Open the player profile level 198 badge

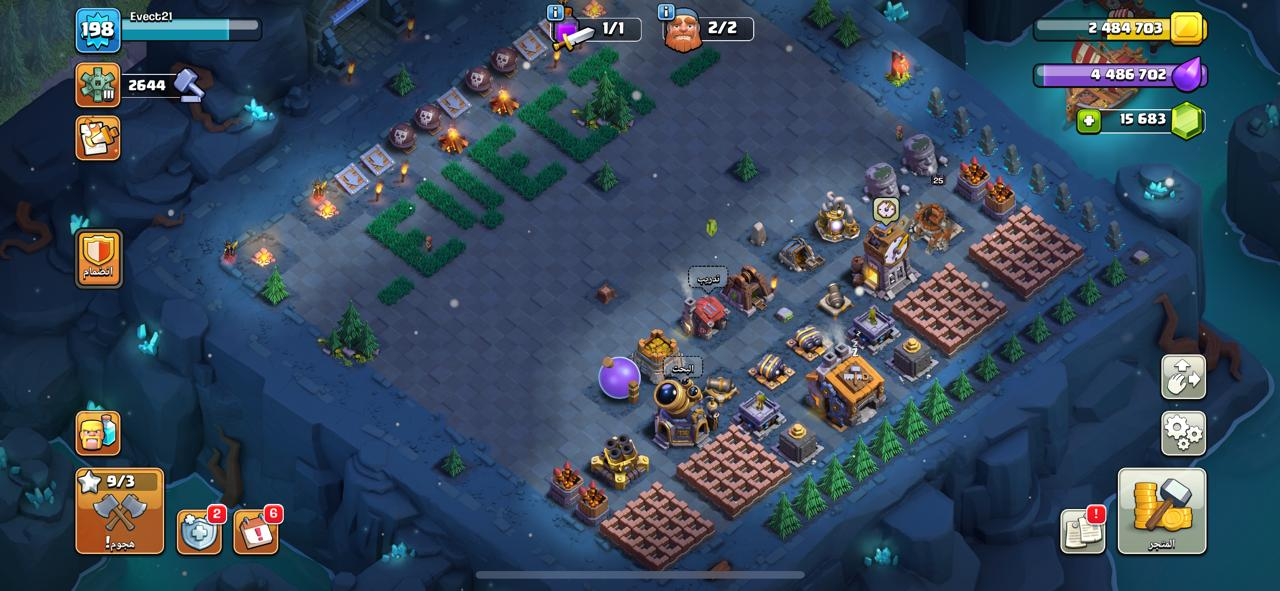tap(98, 30)
